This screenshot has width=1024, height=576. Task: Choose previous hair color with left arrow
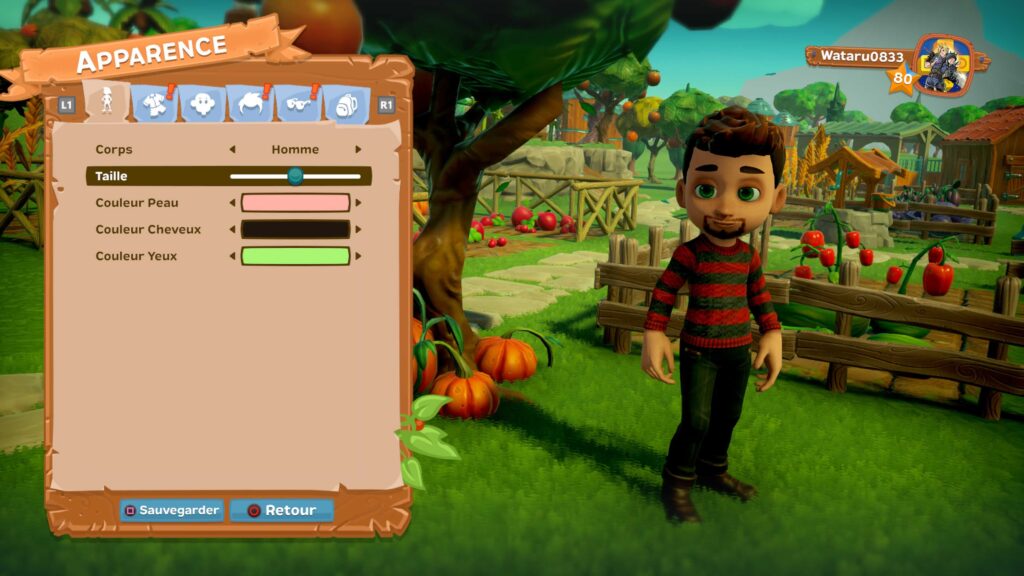[x=233, y=229]
